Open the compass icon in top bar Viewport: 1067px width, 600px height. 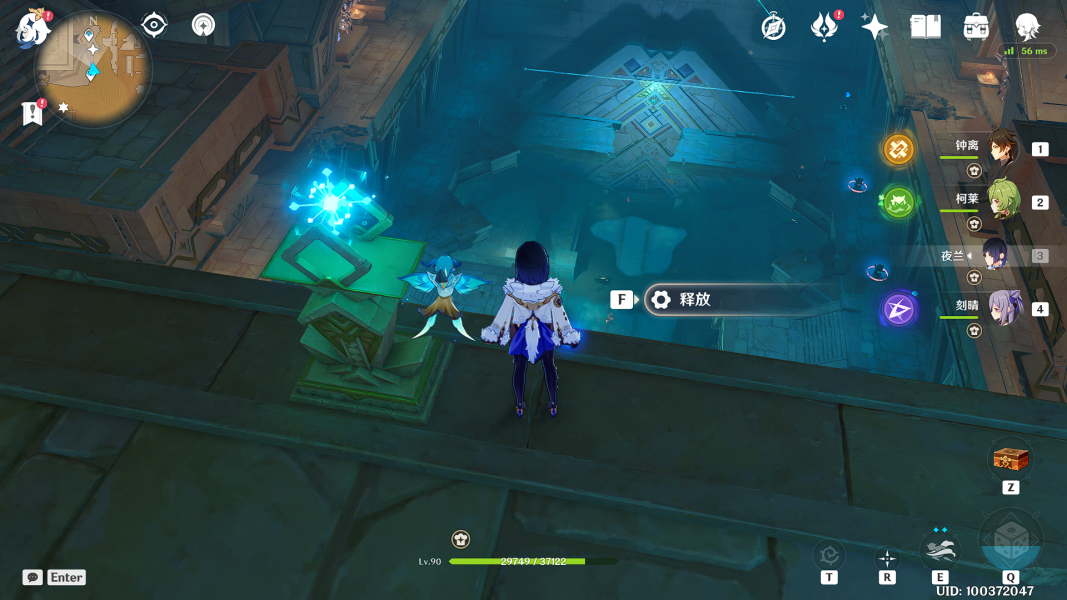tap(773, 27)
